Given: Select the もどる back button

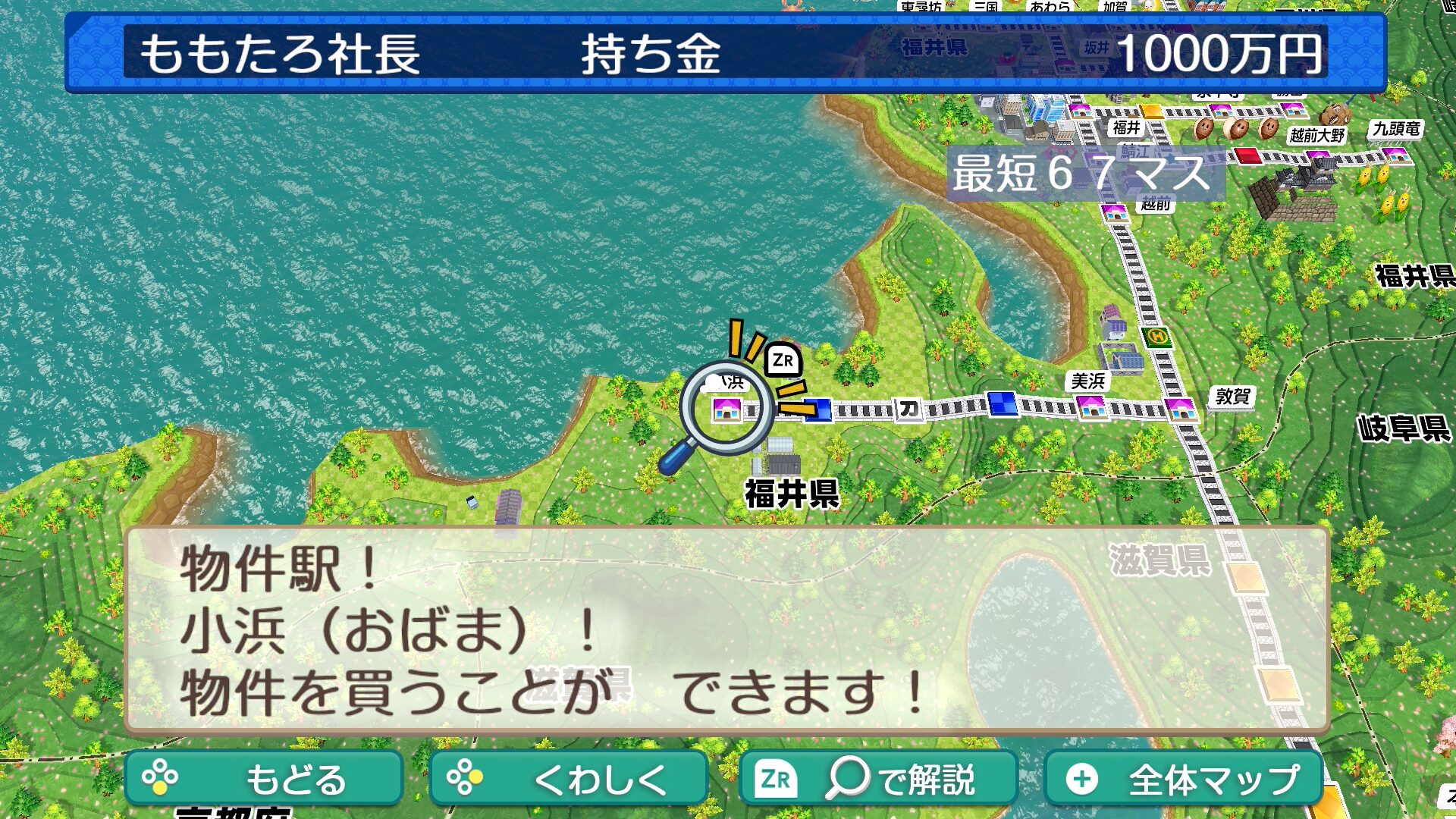Looking at the screenshot, I should (x=263, y=778).
